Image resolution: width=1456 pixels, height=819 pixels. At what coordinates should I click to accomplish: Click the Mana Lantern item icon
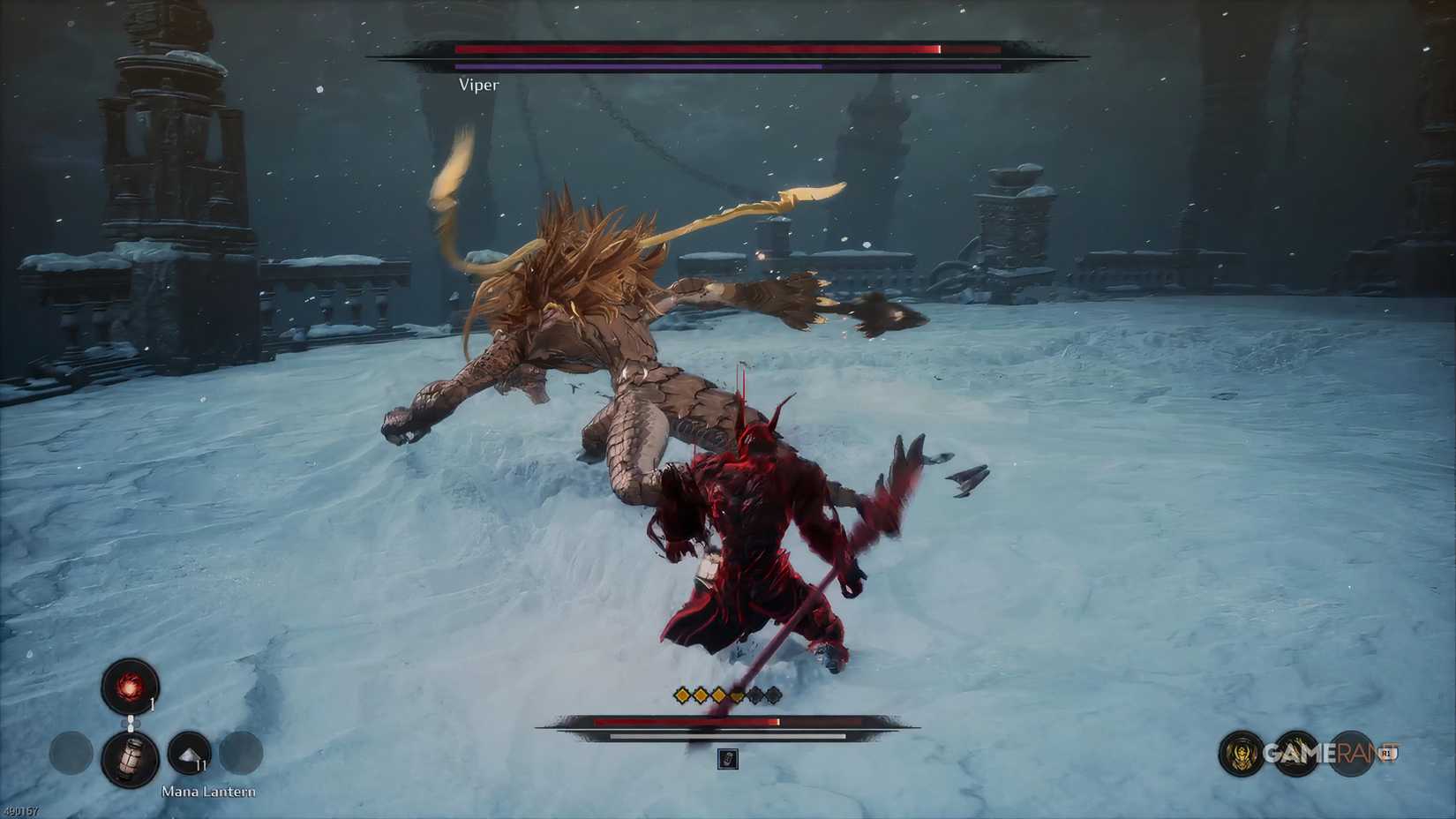pyautogui.click(x=131, y=757)
